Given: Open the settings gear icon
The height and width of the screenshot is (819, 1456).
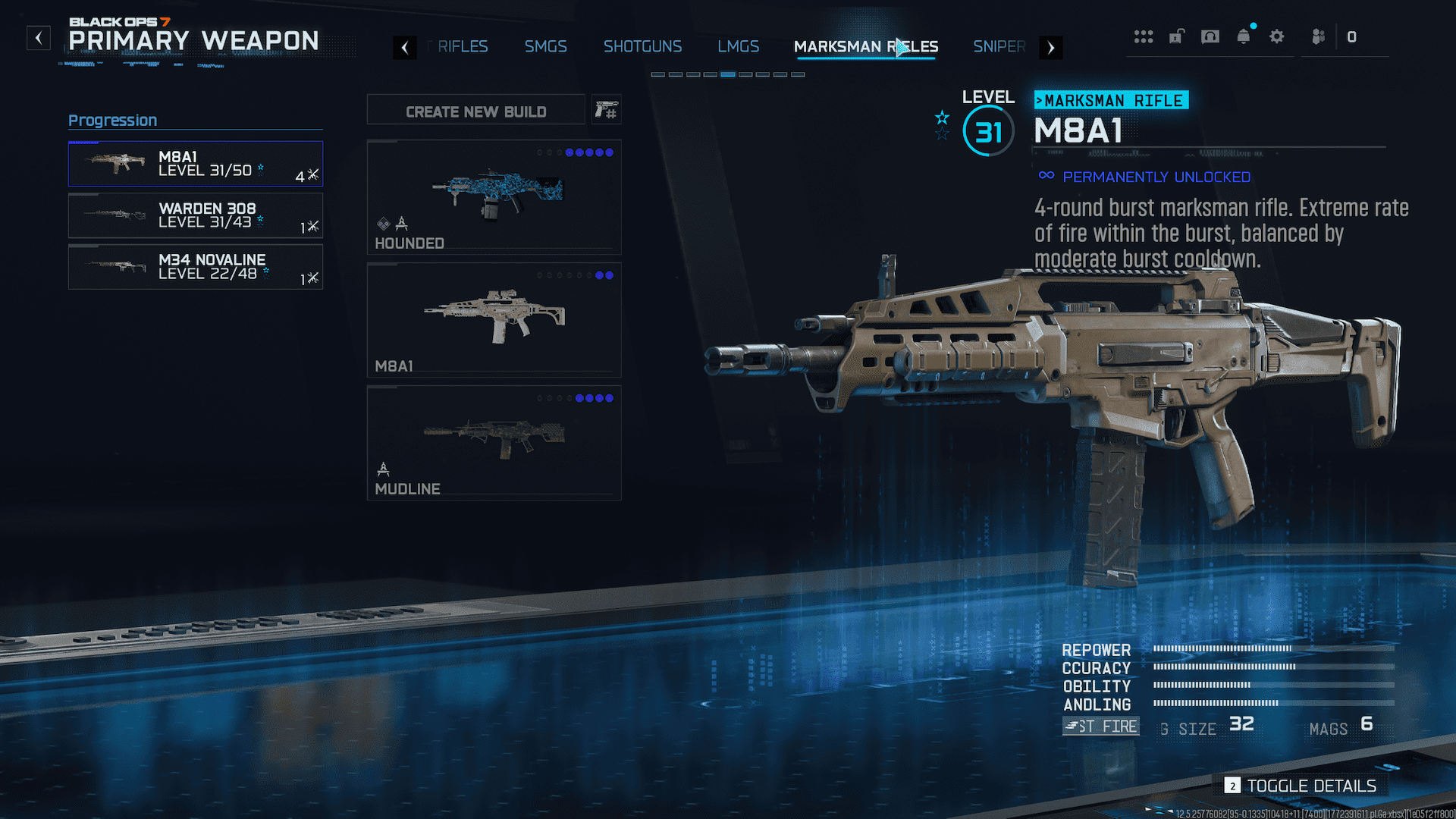Looking at the screenshot, I should click(x=1276, y=36).
